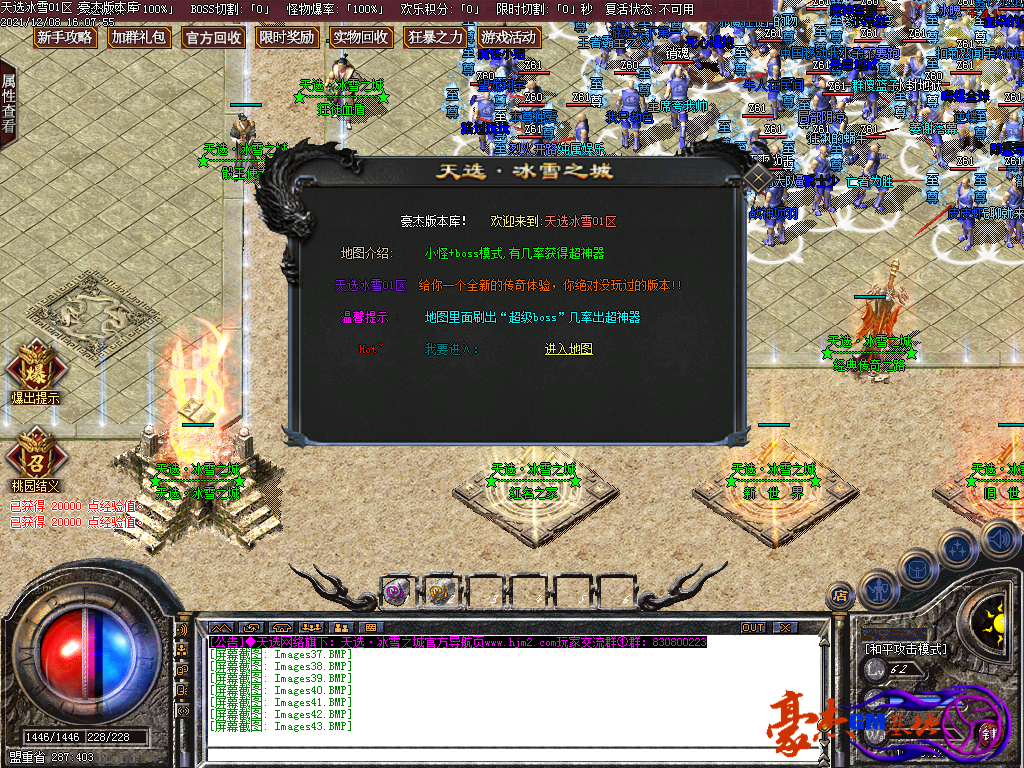Select the 限时奖励 timed reward button
This screenshot has height=768, width=1024.
click(x=287, y=38)
